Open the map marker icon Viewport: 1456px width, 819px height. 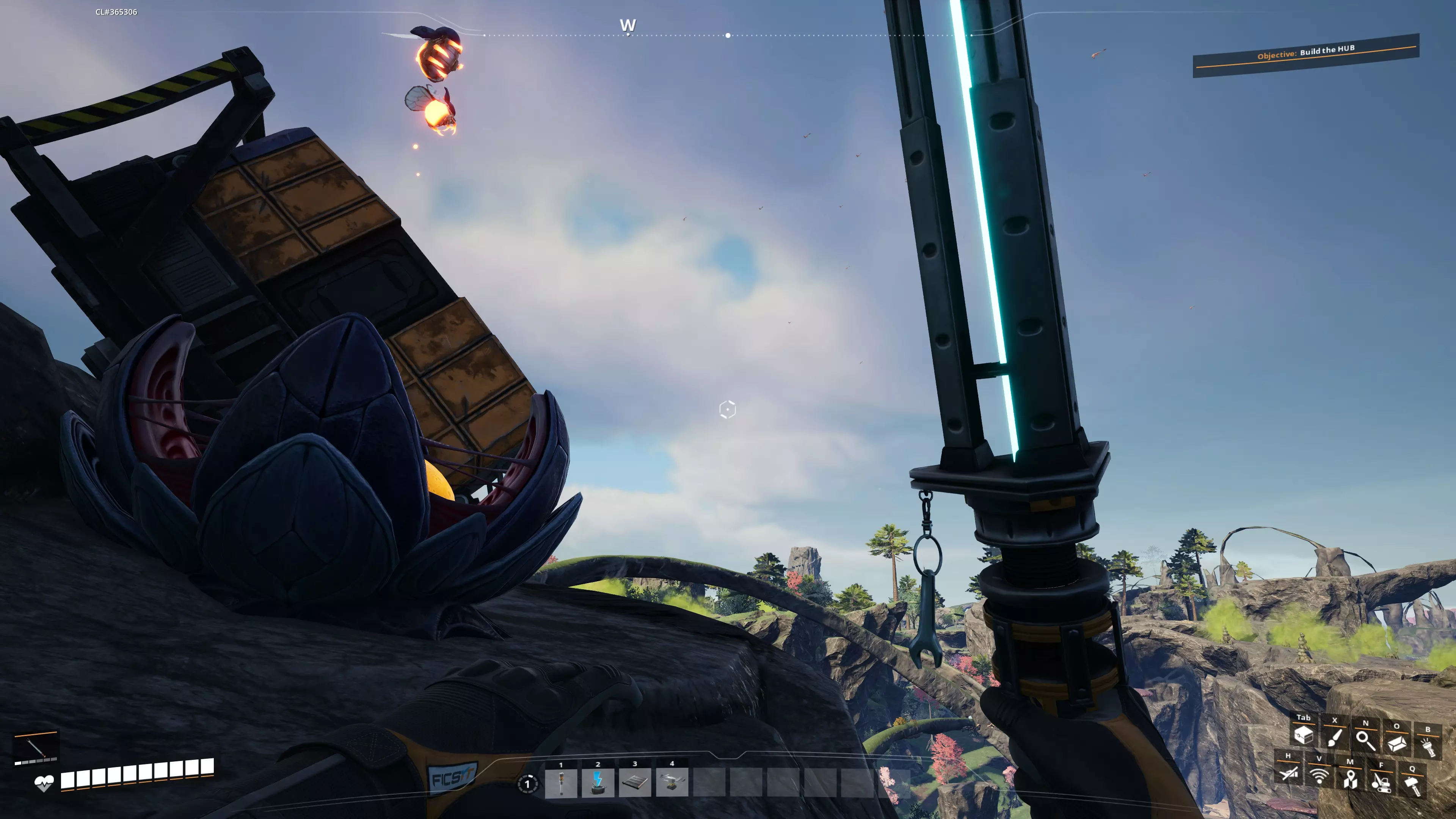coord(1350,779)
